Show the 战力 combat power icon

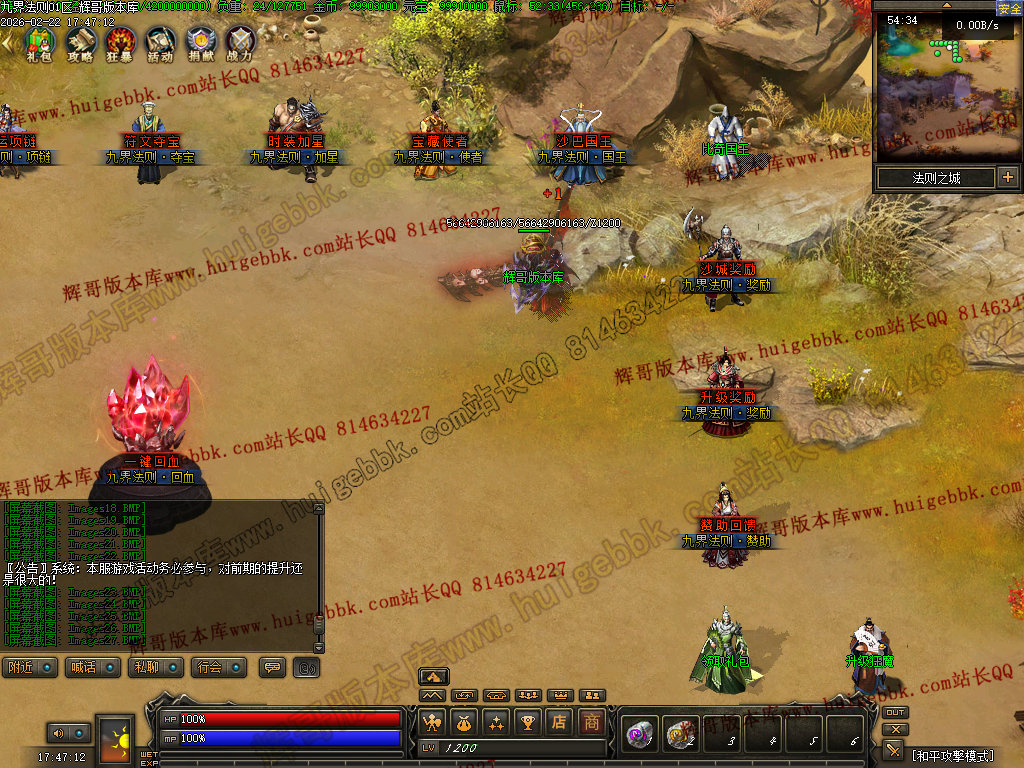pos(240,42)
